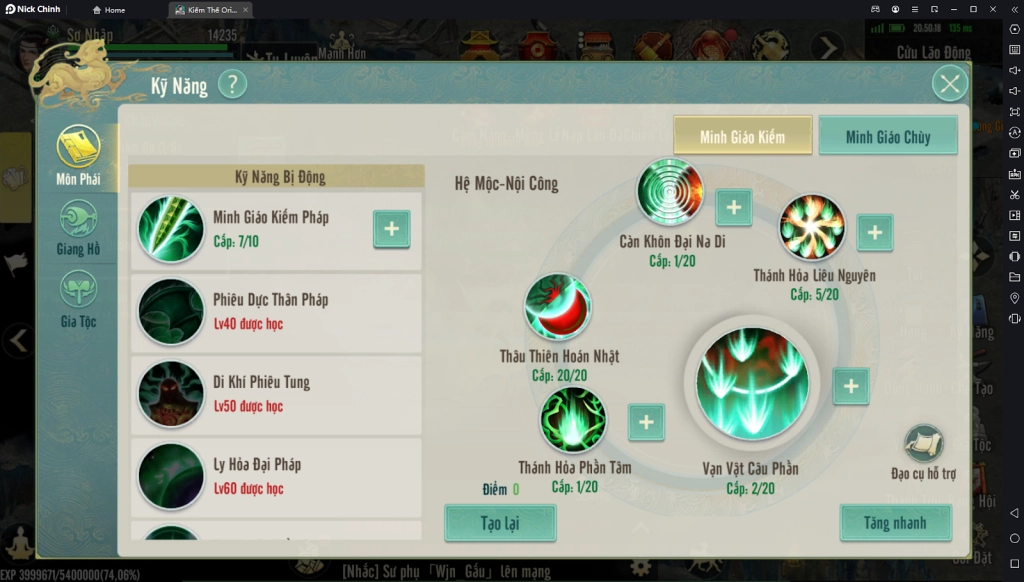Open the emulator Home tab
The image size is (1024, 582).
(x=109, y=9)
